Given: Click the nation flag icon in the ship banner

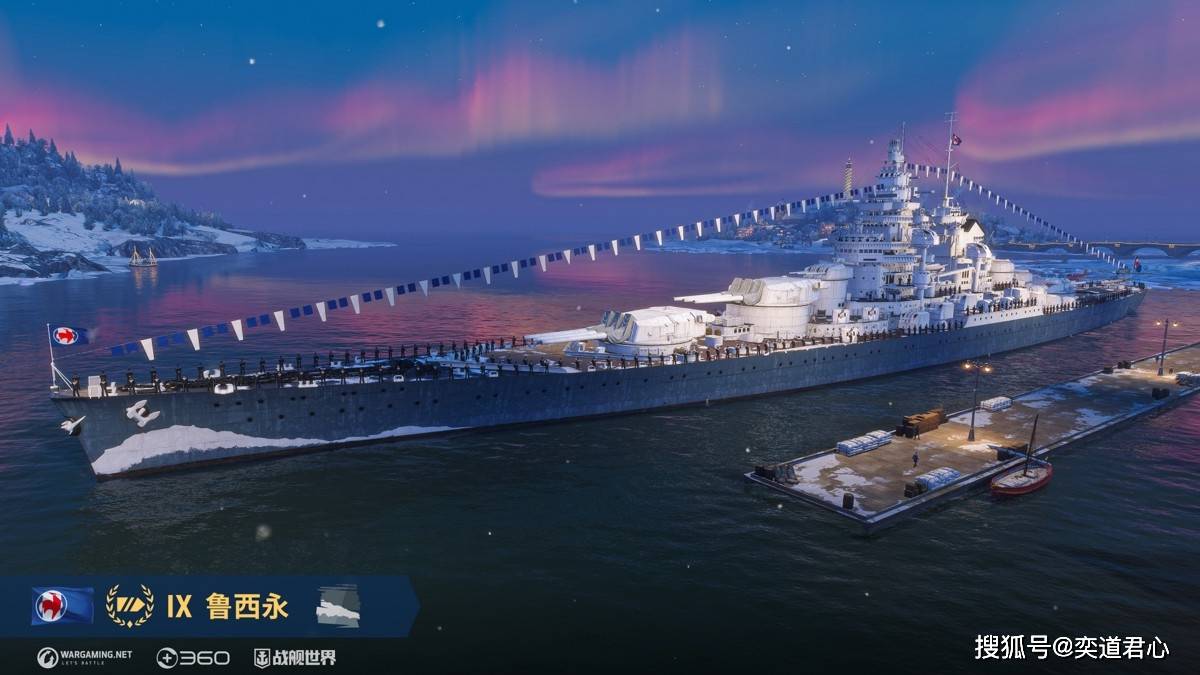Looking at the screenshot, I should coord(62,606).
